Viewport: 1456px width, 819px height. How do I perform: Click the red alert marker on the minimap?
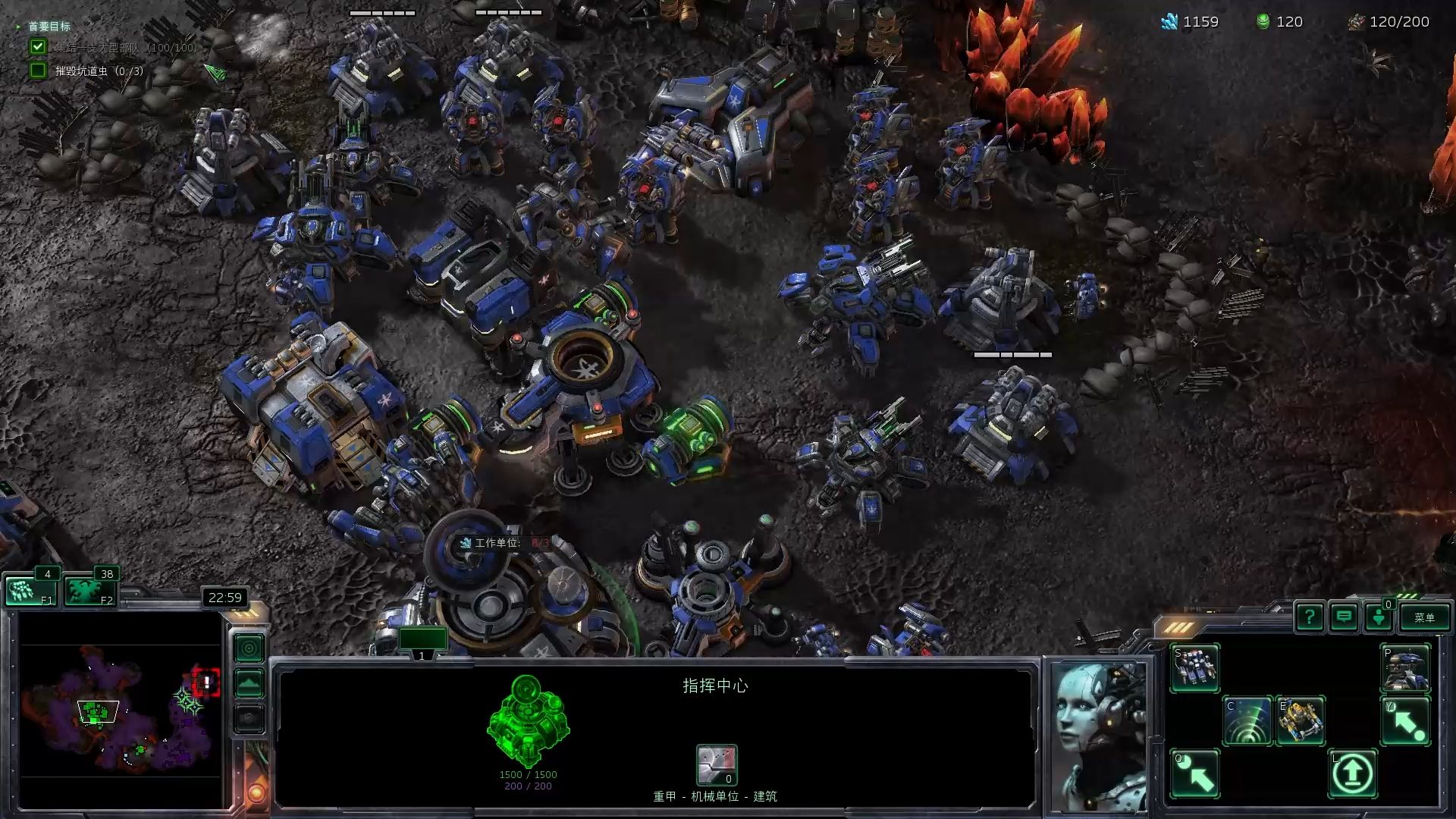pyautogui.click(x=206, y=682)
